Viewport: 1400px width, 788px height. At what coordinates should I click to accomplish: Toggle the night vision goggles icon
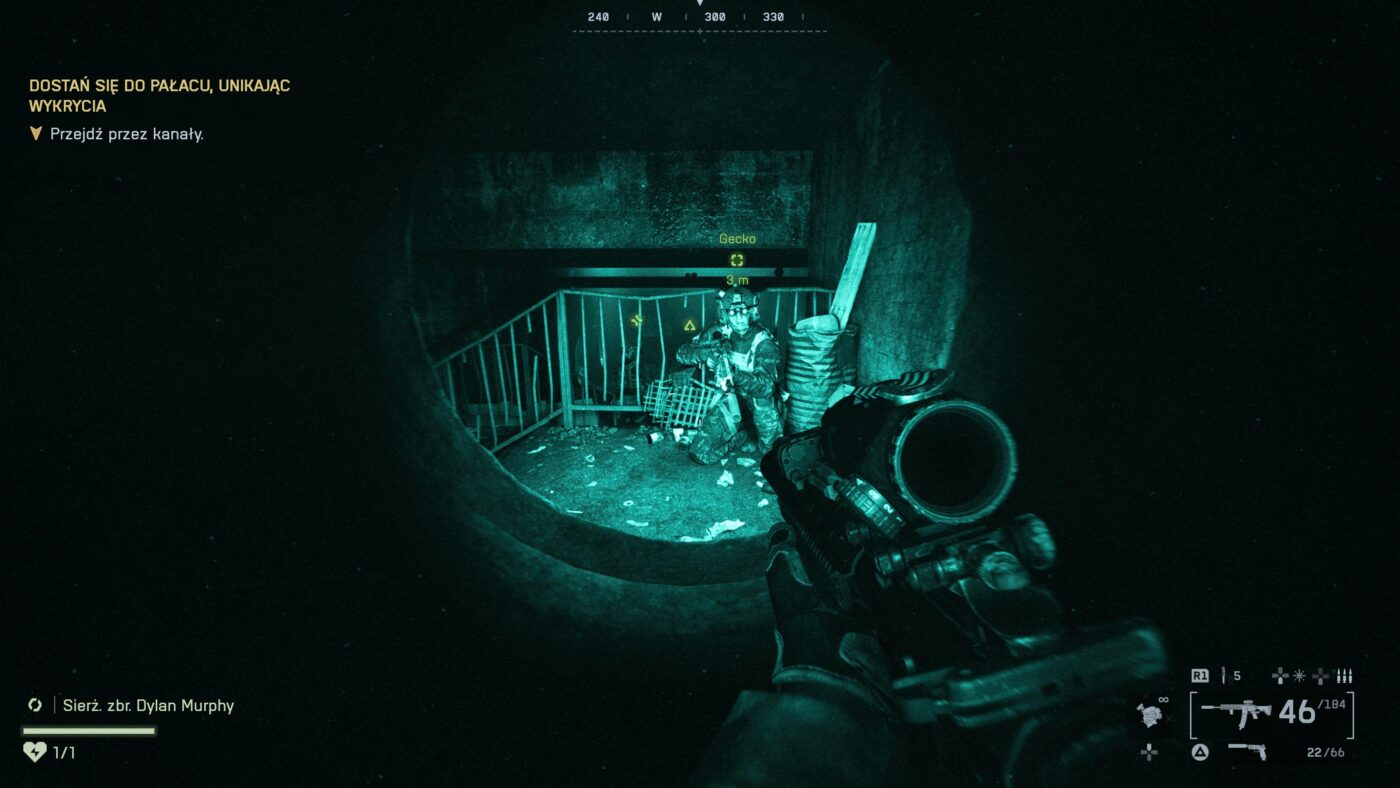coord(1150,713)
